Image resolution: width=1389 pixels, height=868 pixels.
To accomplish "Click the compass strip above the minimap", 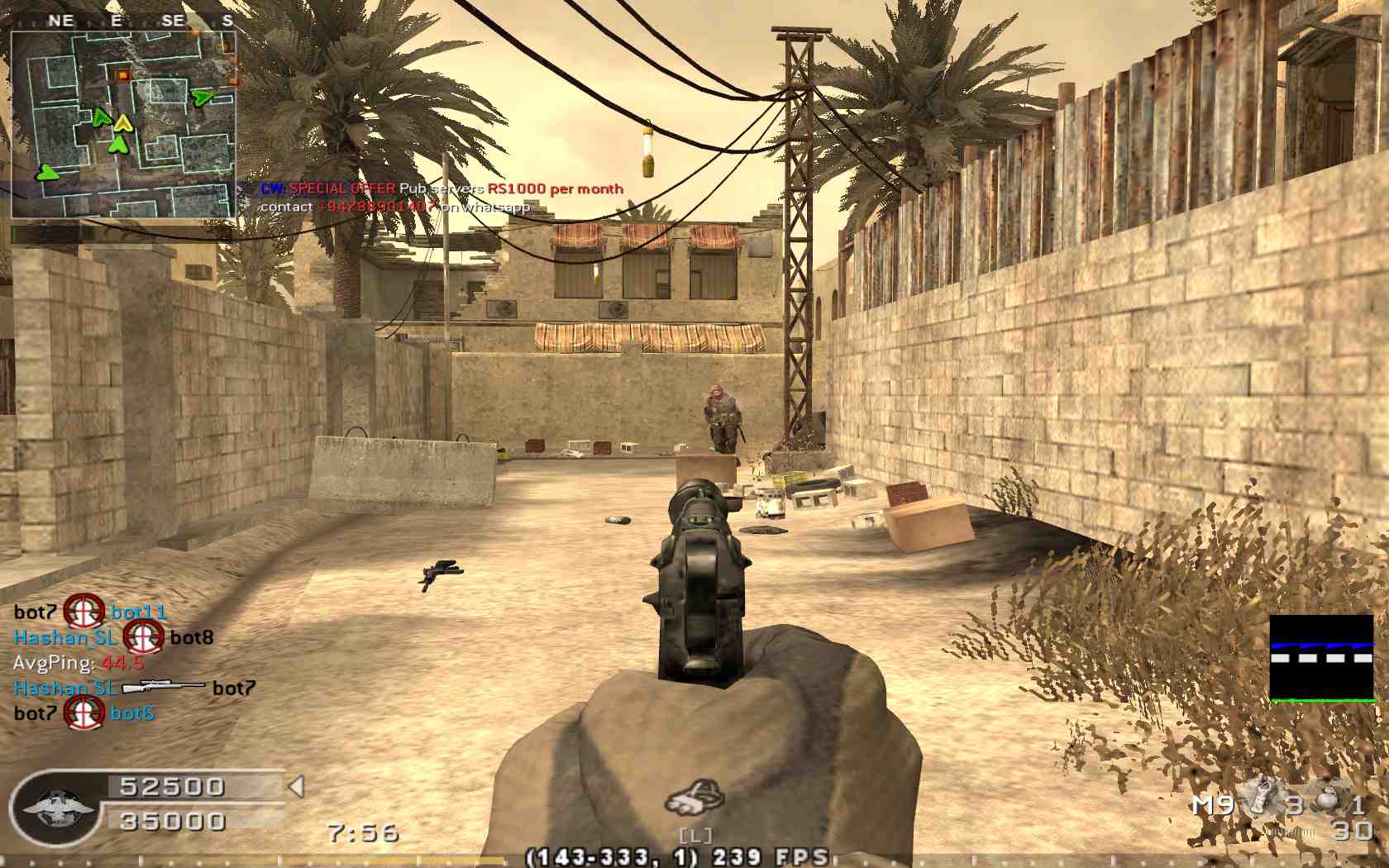I will (123, 21).
